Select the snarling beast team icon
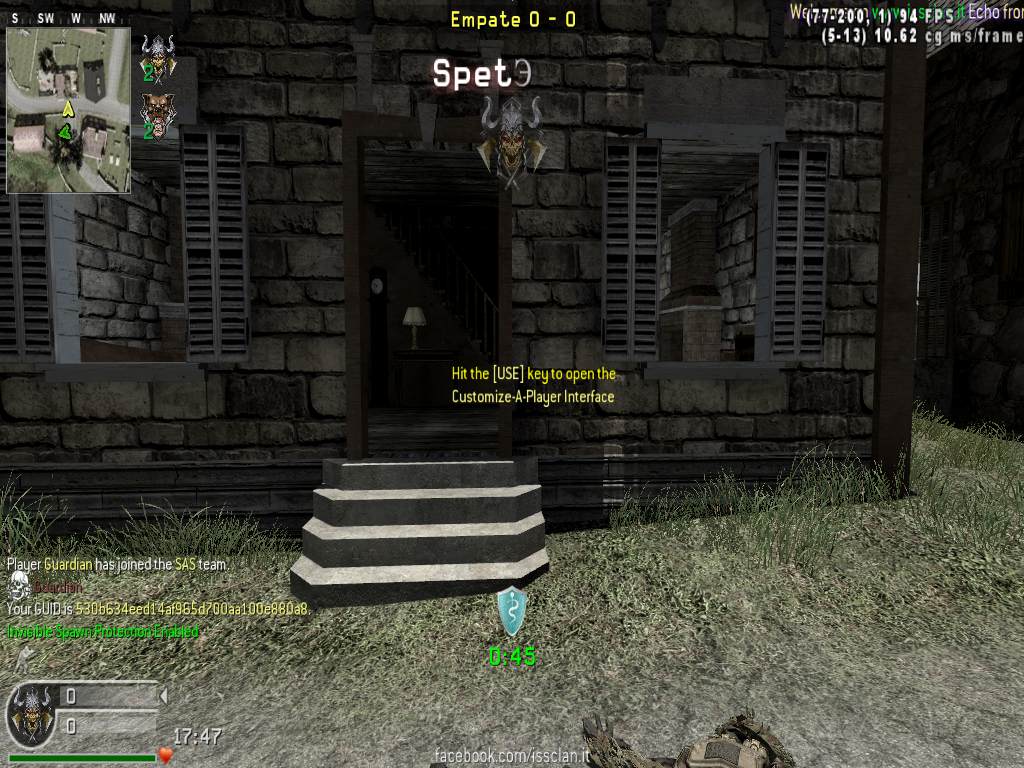Screen dimensions: 1024x768 155,111
